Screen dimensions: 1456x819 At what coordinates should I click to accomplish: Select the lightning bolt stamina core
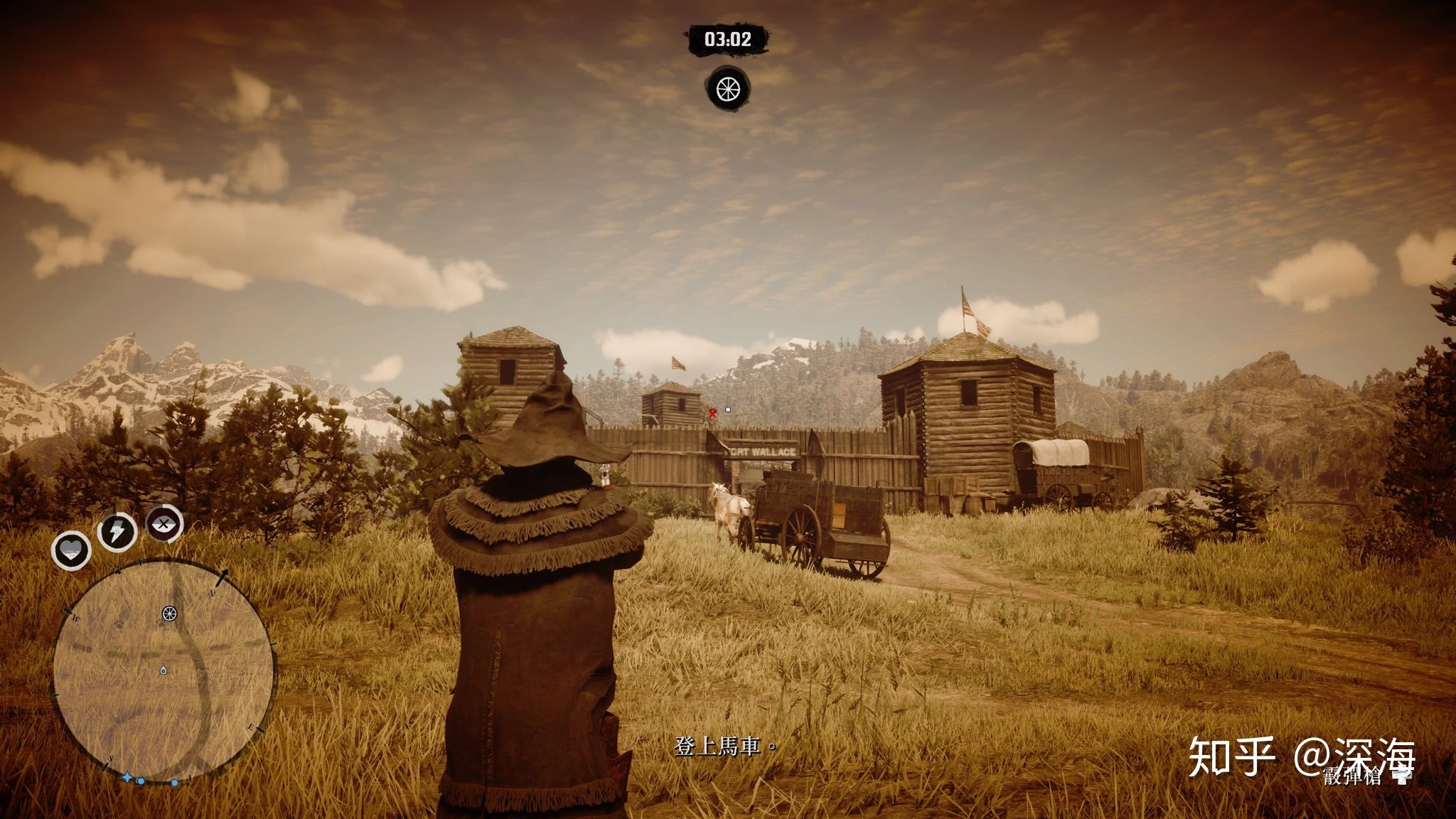point(117,531)
